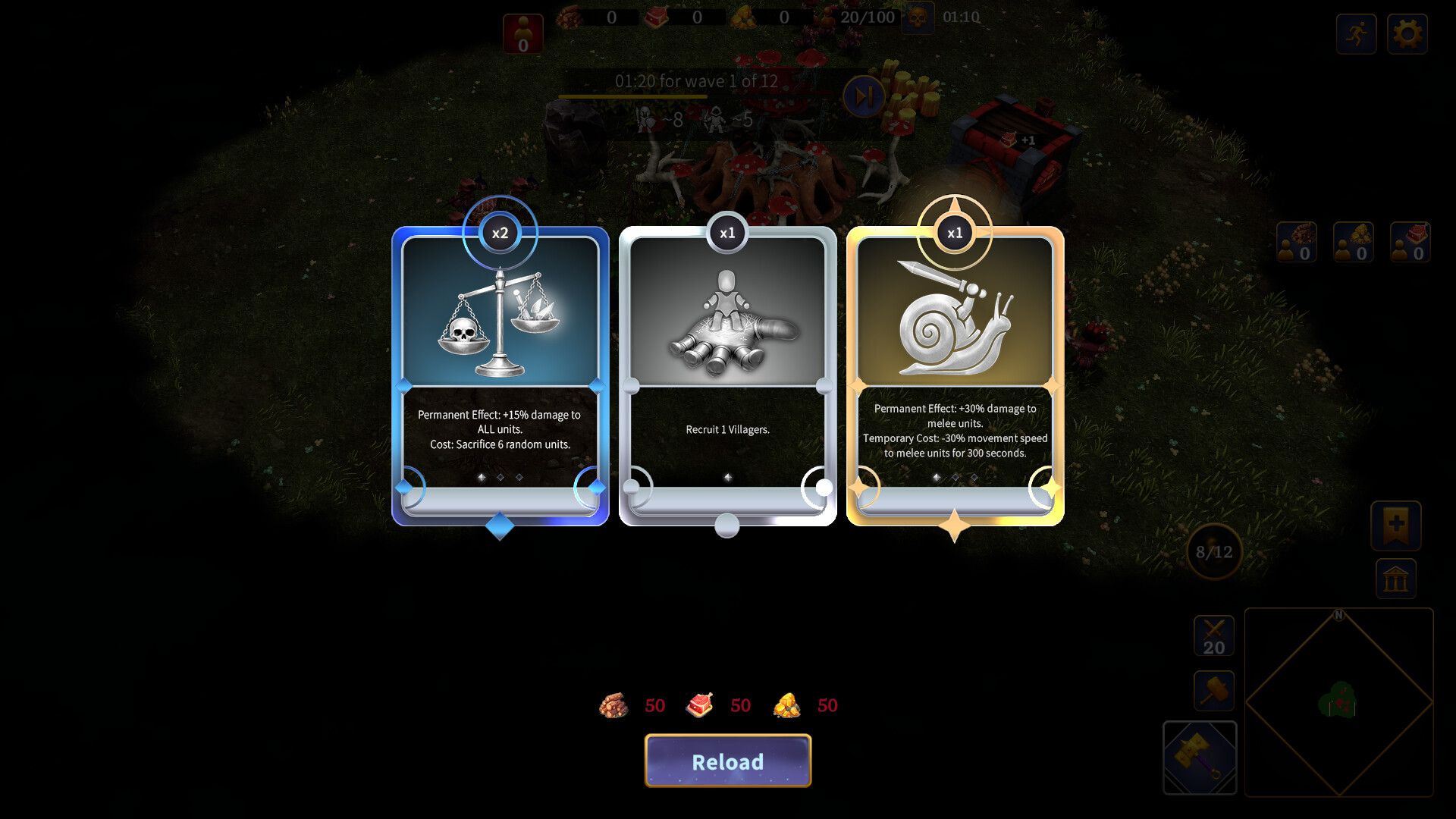Click the hammer build icon
The width and height of the screenshot is (1456, 819).
[x=1213, y=691]
